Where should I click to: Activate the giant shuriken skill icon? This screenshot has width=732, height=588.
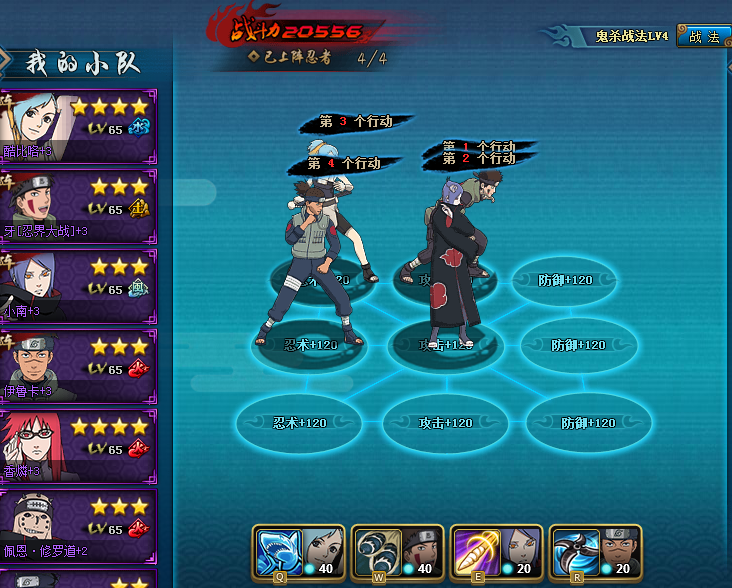tap(570, 549)
